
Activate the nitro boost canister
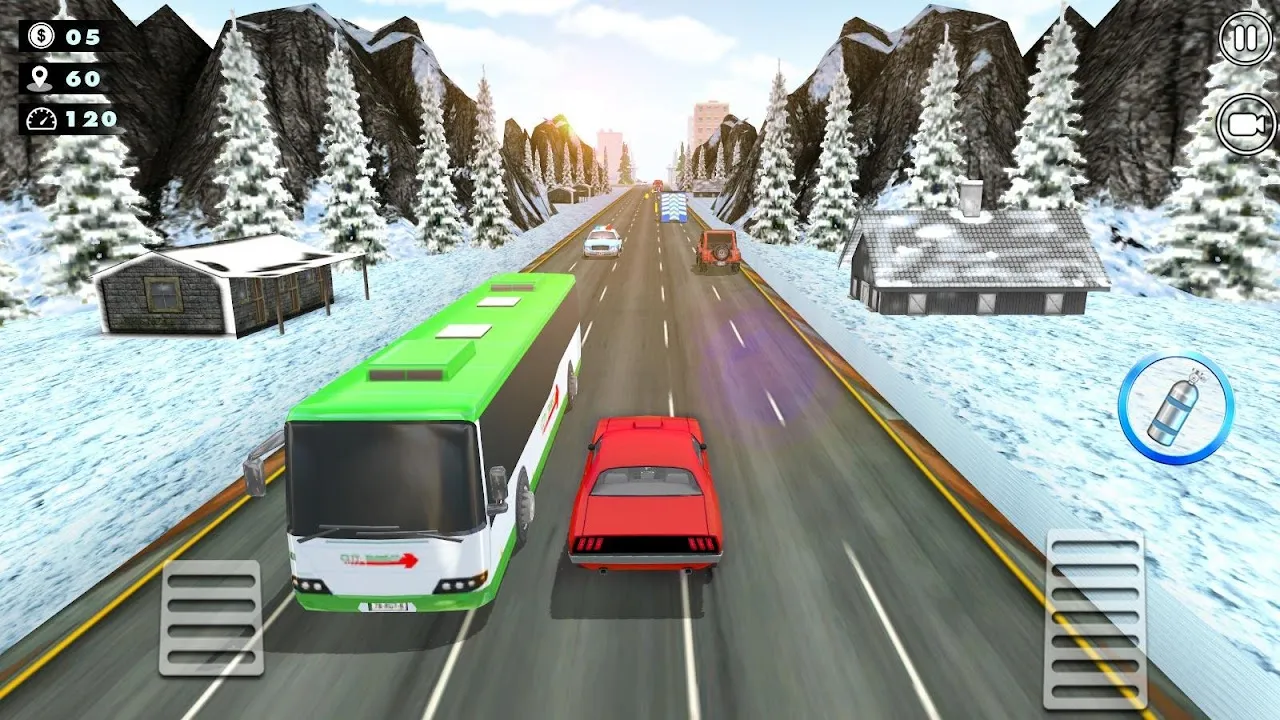click(1175, 407)
